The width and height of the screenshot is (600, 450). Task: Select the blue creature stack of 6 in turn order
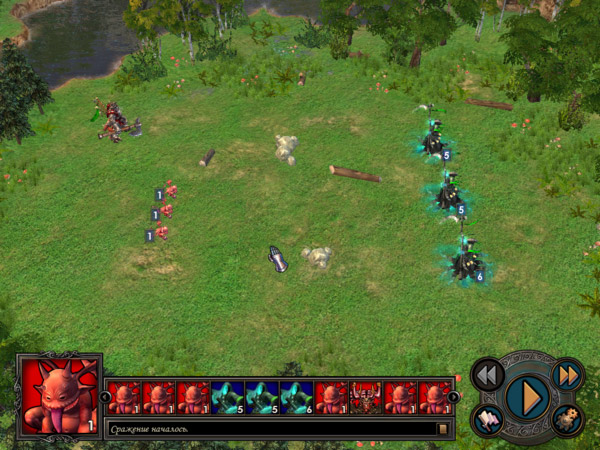pos(297,397)
